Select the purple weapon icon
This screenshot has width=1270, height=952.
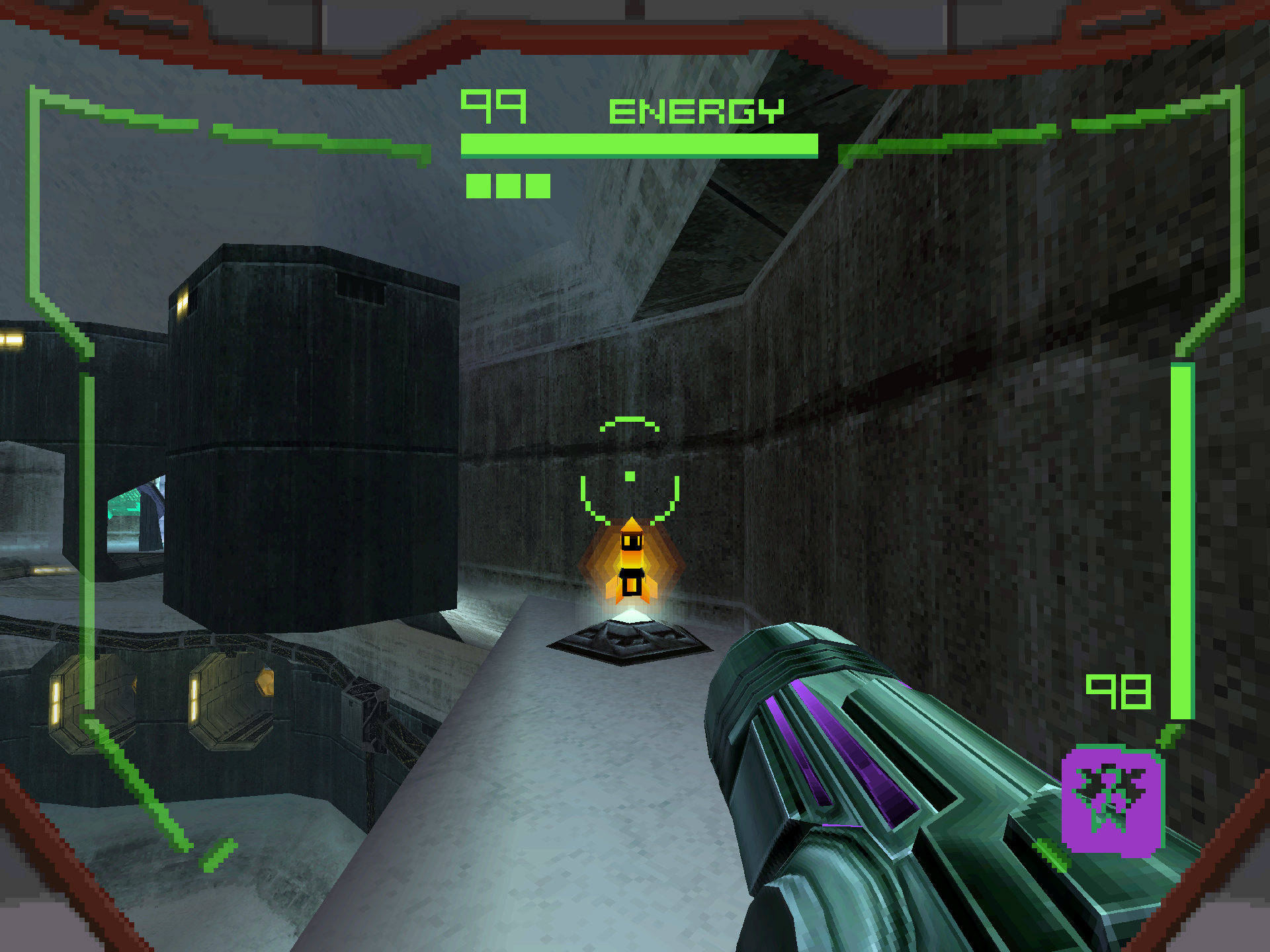[1112, 801]
